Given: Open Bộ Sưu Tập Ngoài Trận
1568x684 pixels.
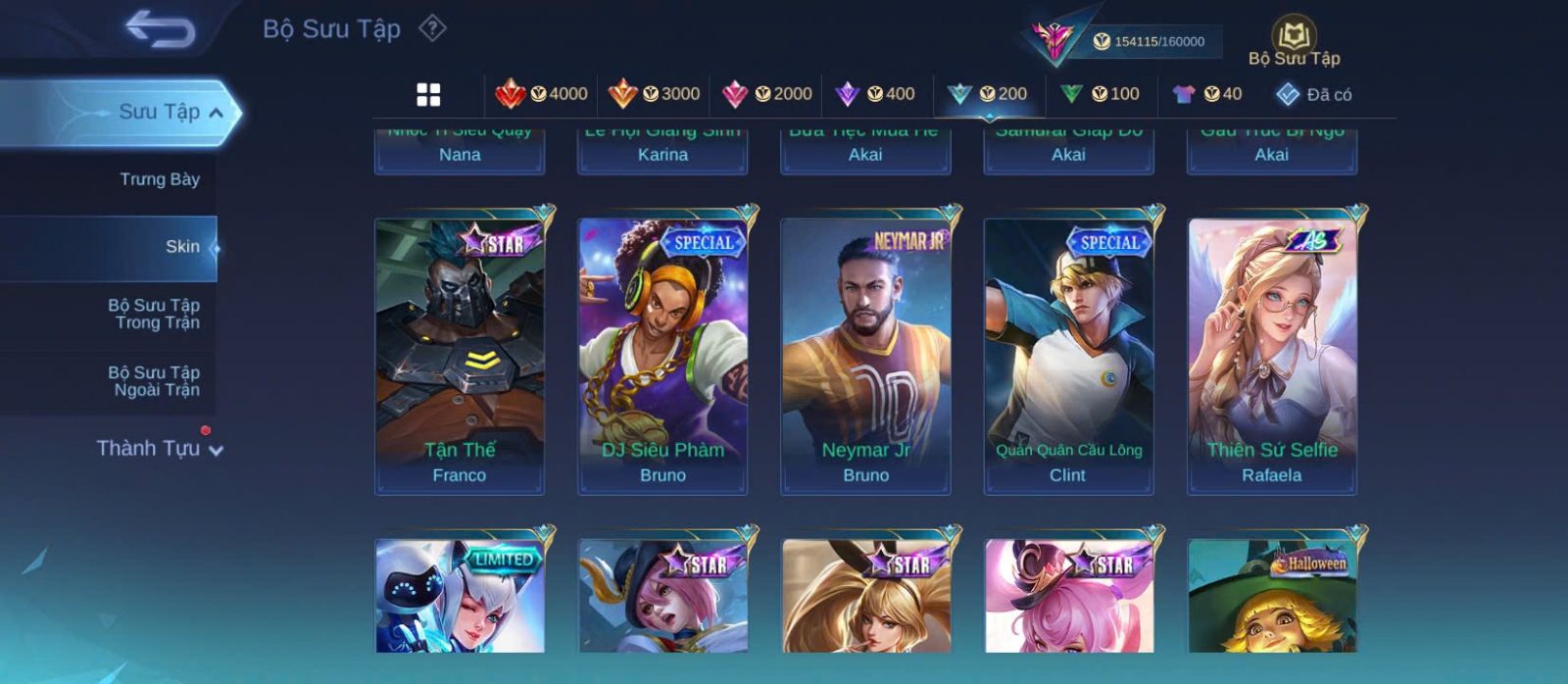Looking at the screenshot, I should coord(154,381).
